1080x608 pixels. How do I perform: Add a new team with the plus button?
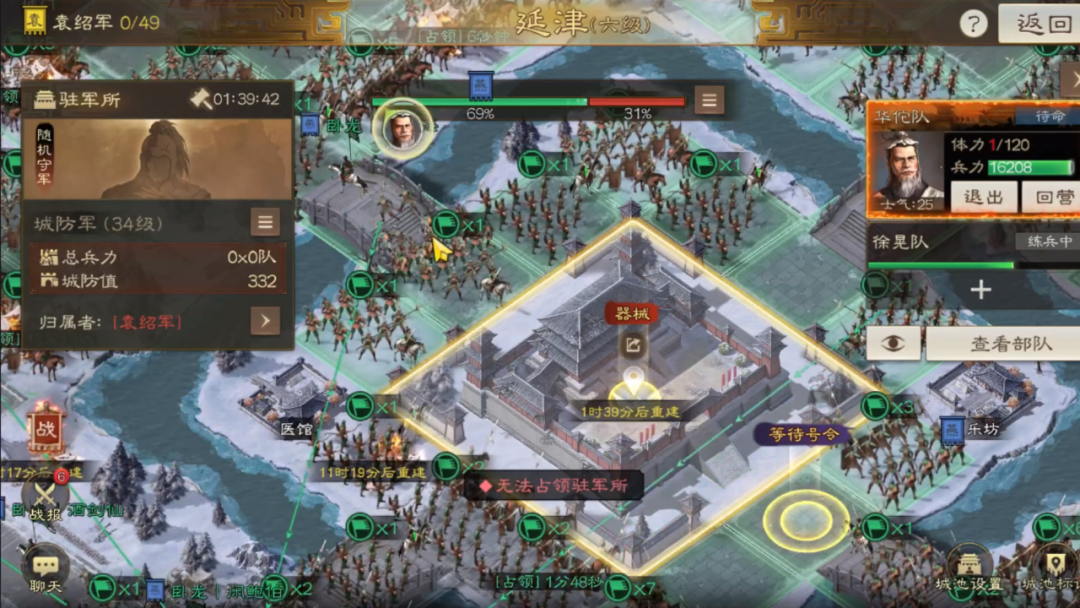[x=981, y=290]
